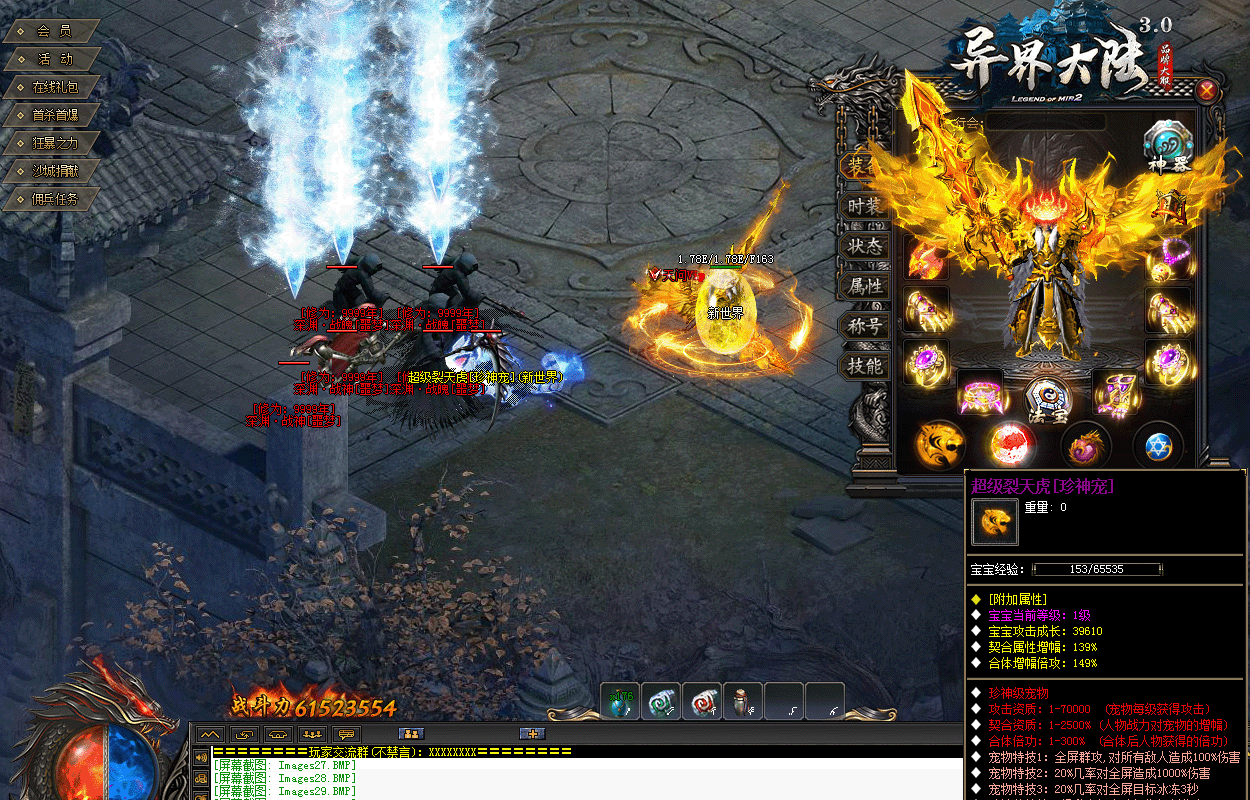Switch to the 状态 status tab
The image size is (1250, 800).
864,246
